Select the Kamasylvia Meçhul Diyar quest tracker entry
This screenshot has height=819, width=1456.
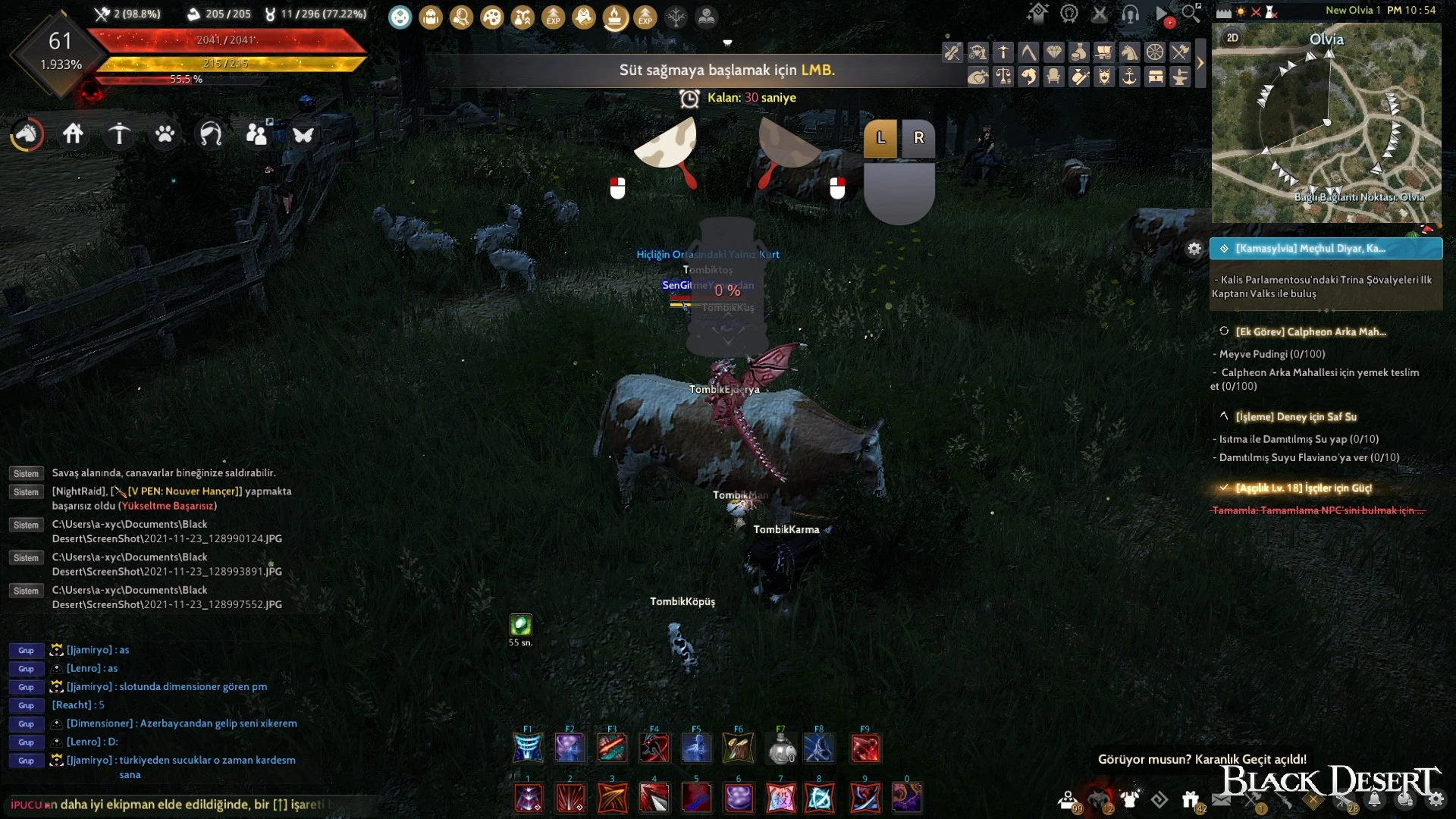point(1326,249)
